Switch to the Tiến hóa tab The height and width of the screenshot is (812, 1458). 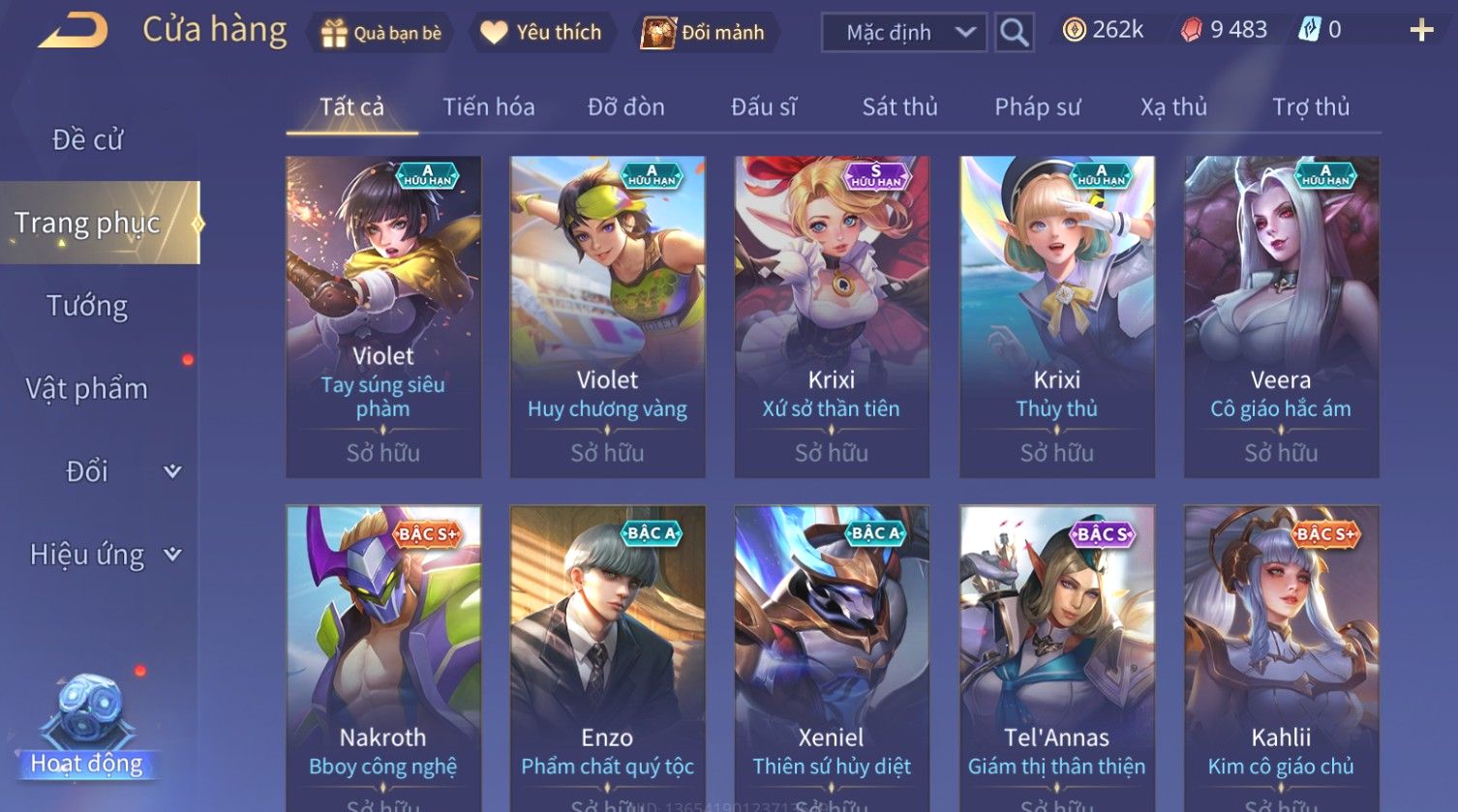488,106
